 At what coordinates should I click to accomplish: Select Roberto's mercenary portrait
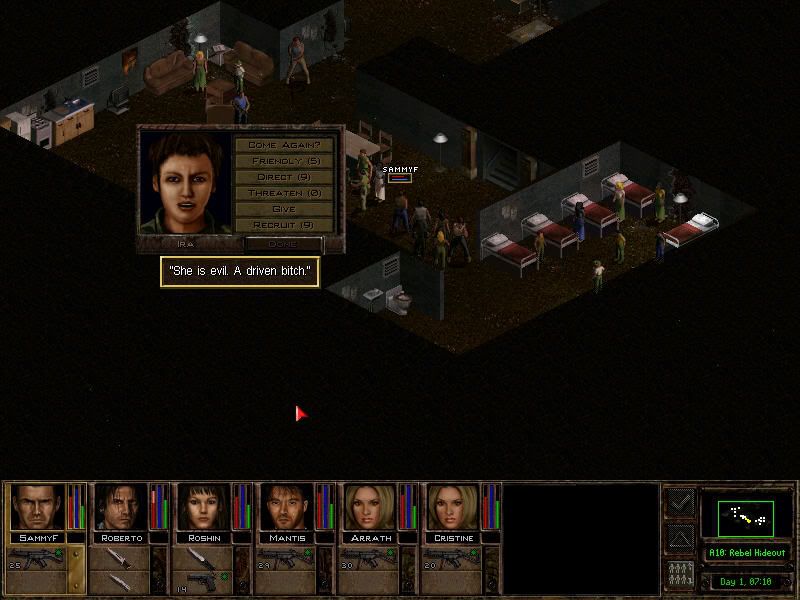pos(121,508)
